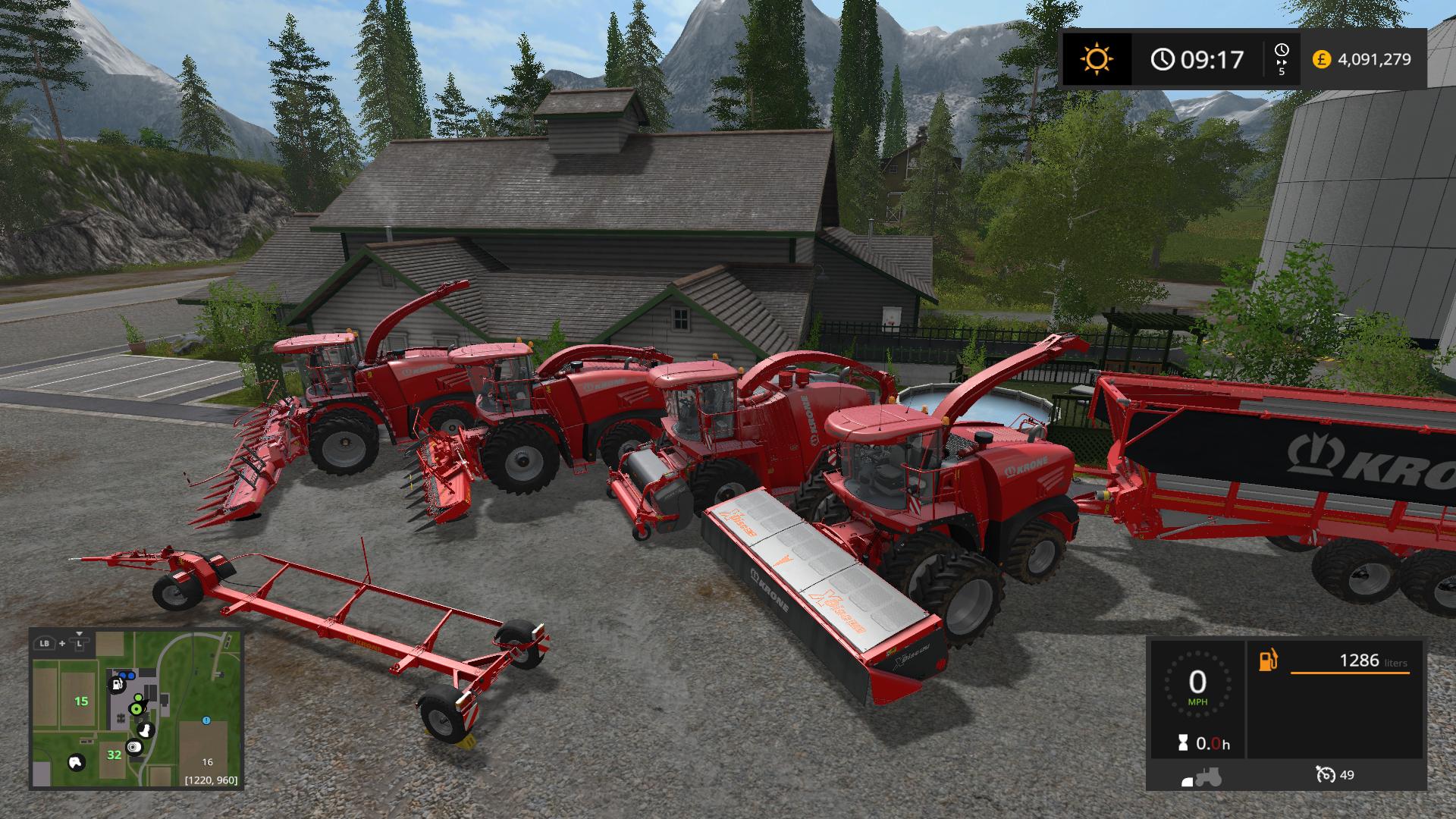
Task: Click the time scale fast-forward indicator
Action: (1282, 59)
